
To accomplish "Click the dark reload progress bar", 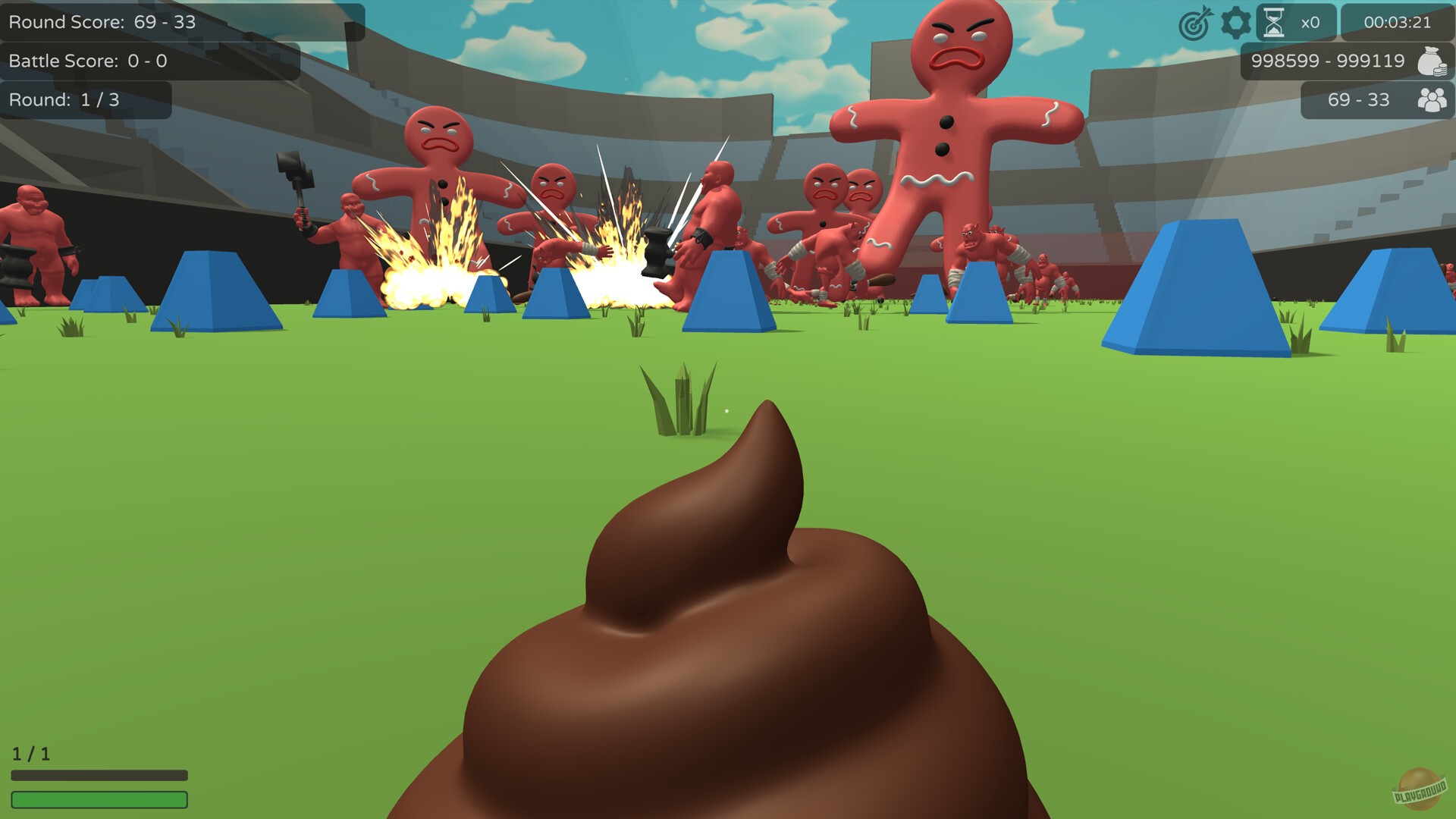I will [101, 775].
